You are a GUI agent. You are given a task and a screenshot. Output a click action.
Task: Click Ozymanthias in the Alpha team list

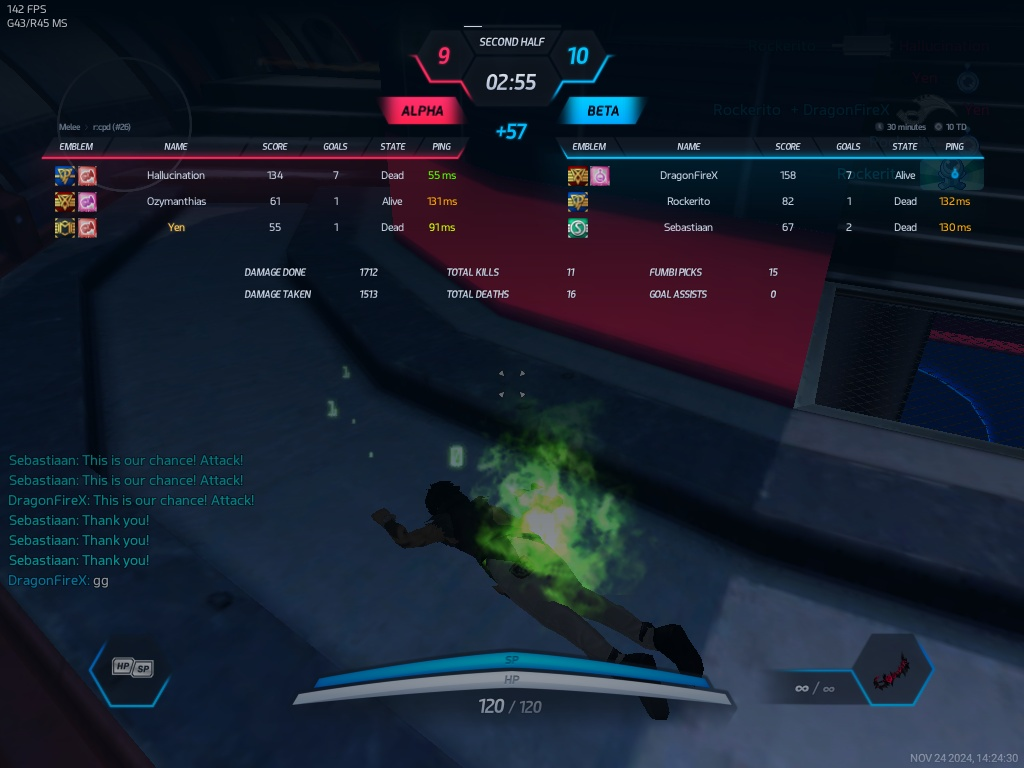[176, 201]
